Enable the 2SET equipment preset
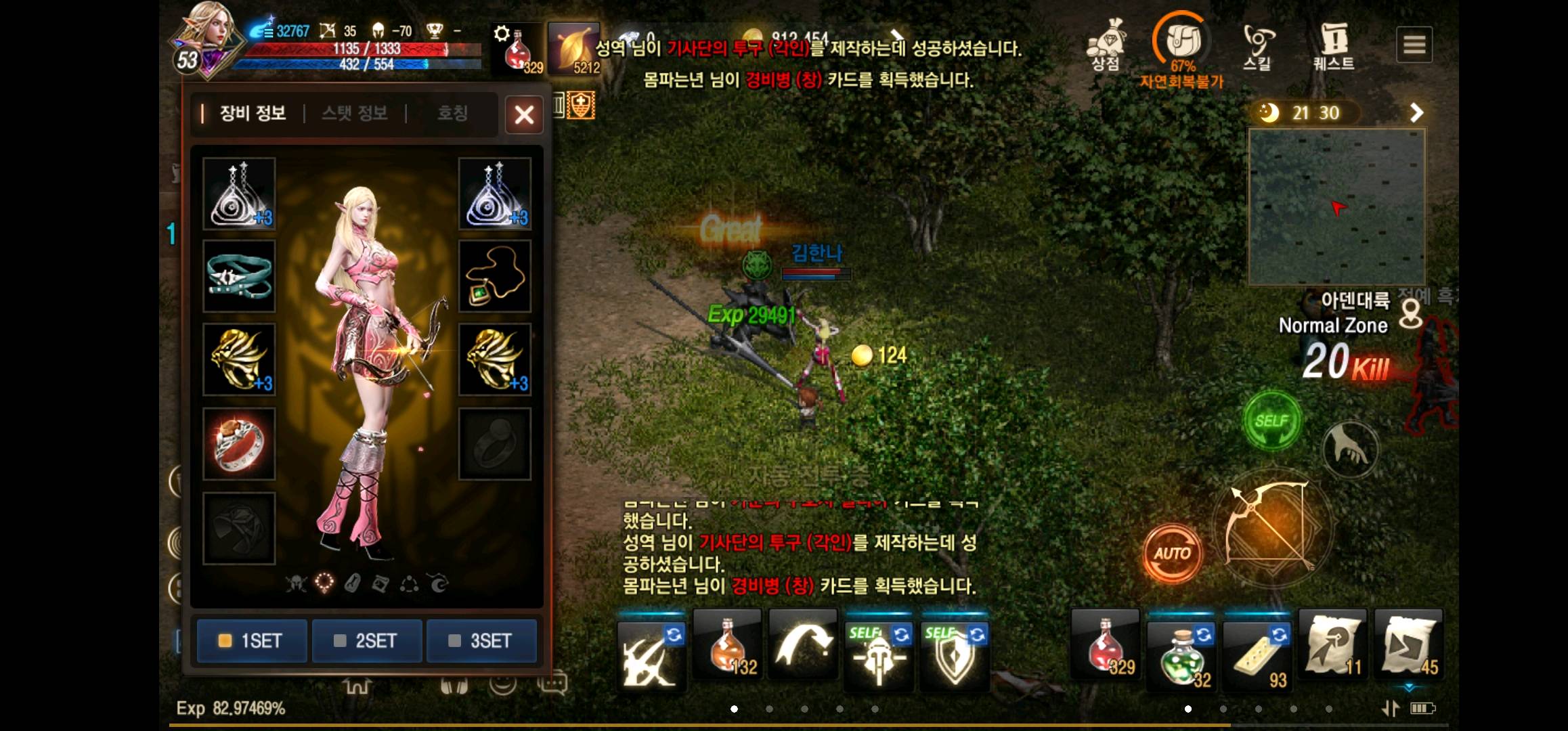 point(366,641)
